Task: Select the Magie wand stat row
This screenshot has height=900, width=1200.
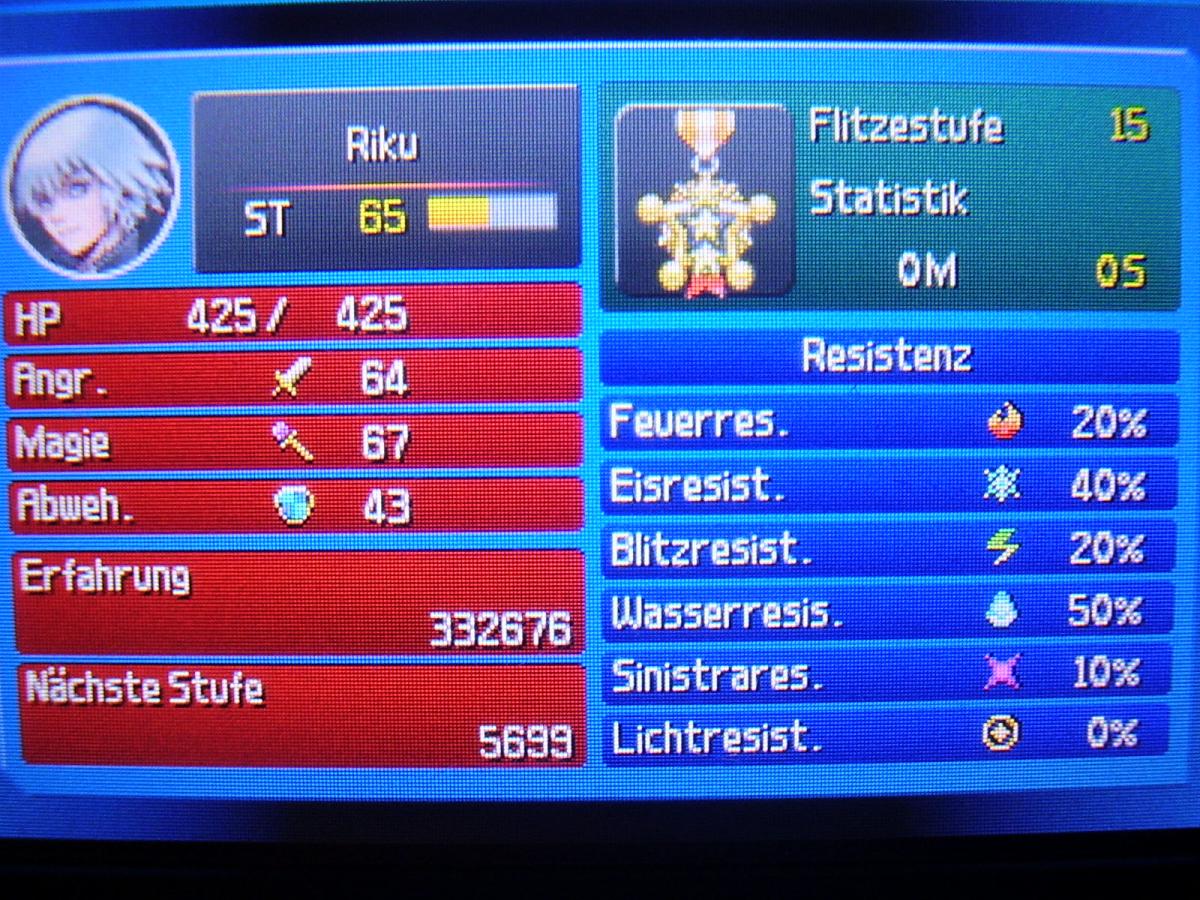Action: 295,441
